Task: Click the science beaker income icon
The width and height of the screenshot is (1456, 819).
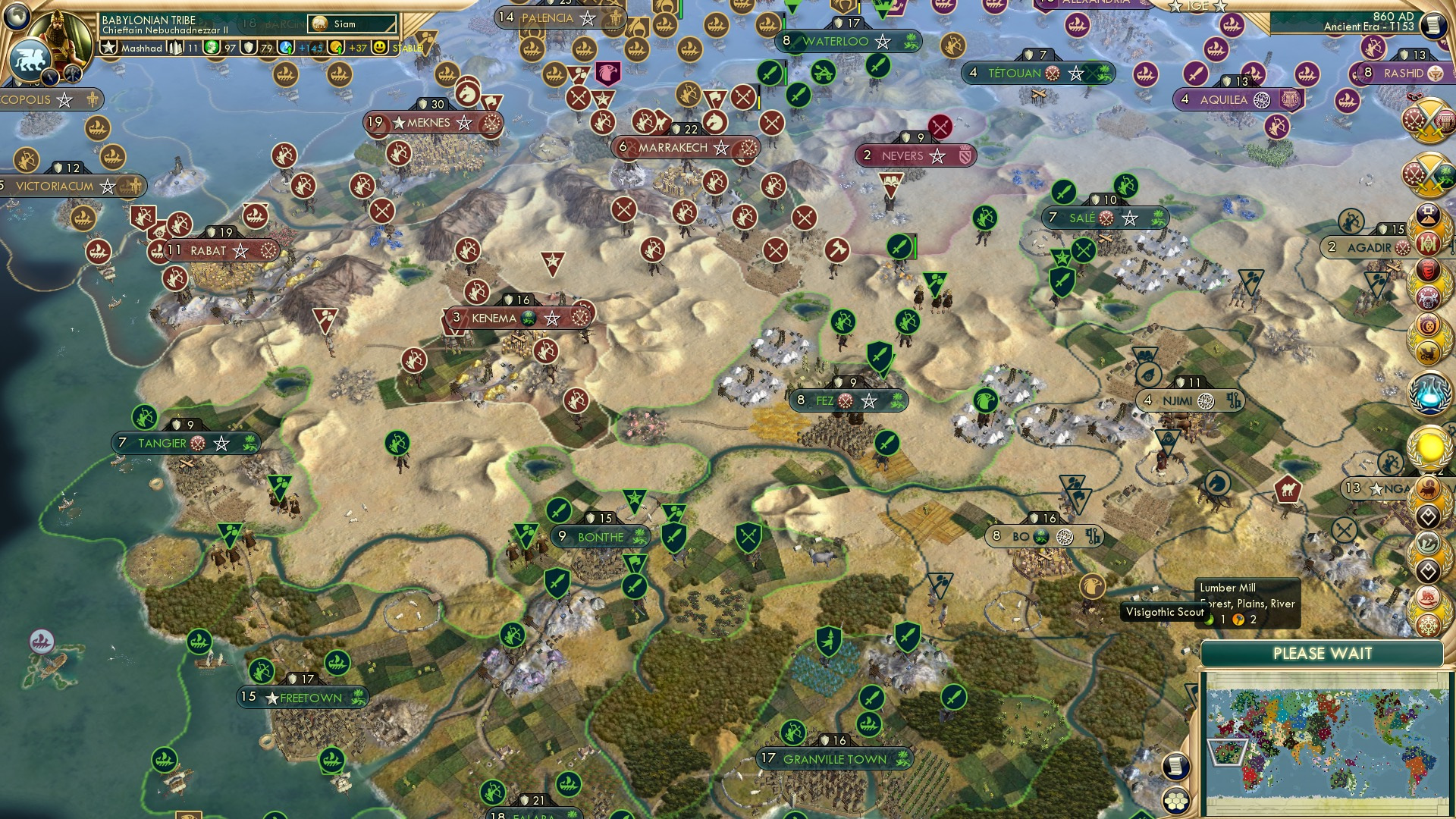Action: pos(285,48)
